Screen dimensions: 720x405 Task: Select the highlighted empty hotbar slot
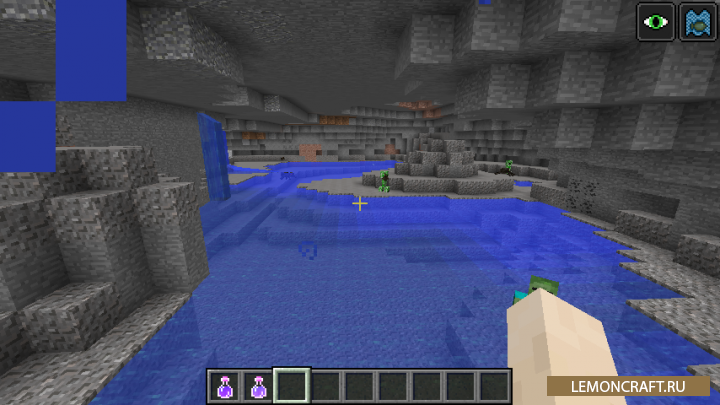[292, 385]
